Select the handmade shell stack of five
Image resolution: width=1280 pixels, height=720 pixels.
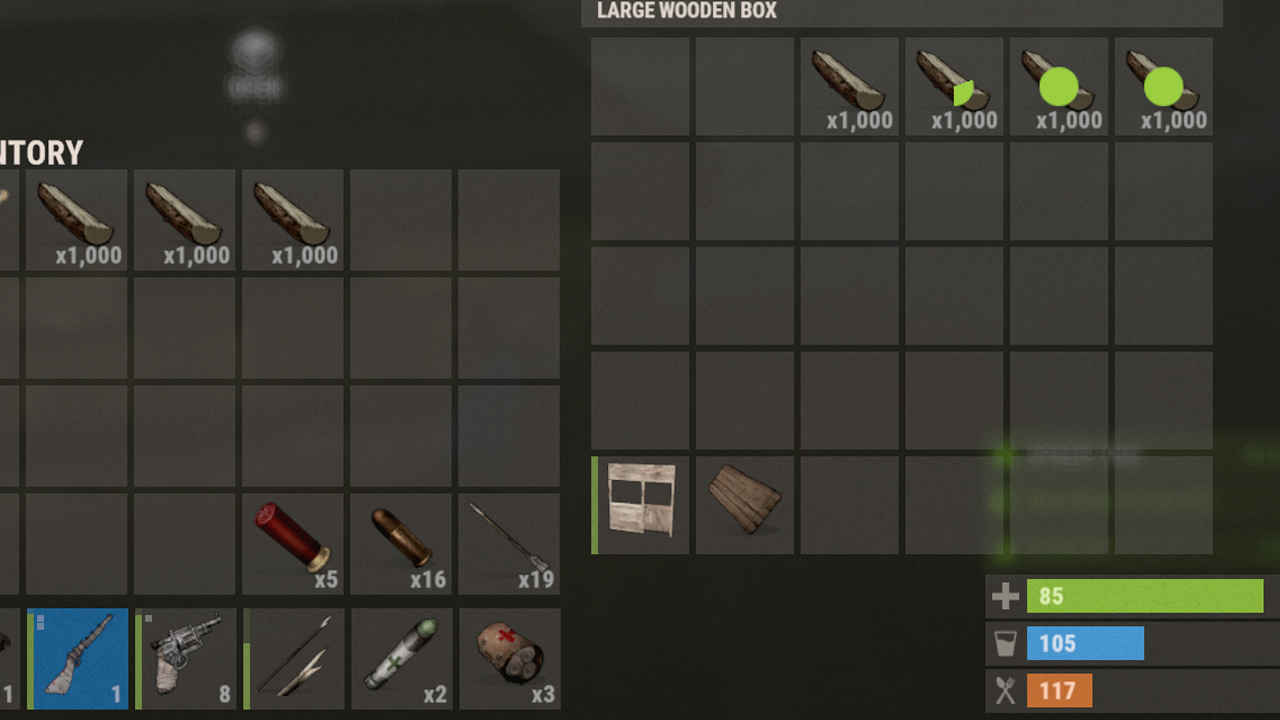pos(292,543)
